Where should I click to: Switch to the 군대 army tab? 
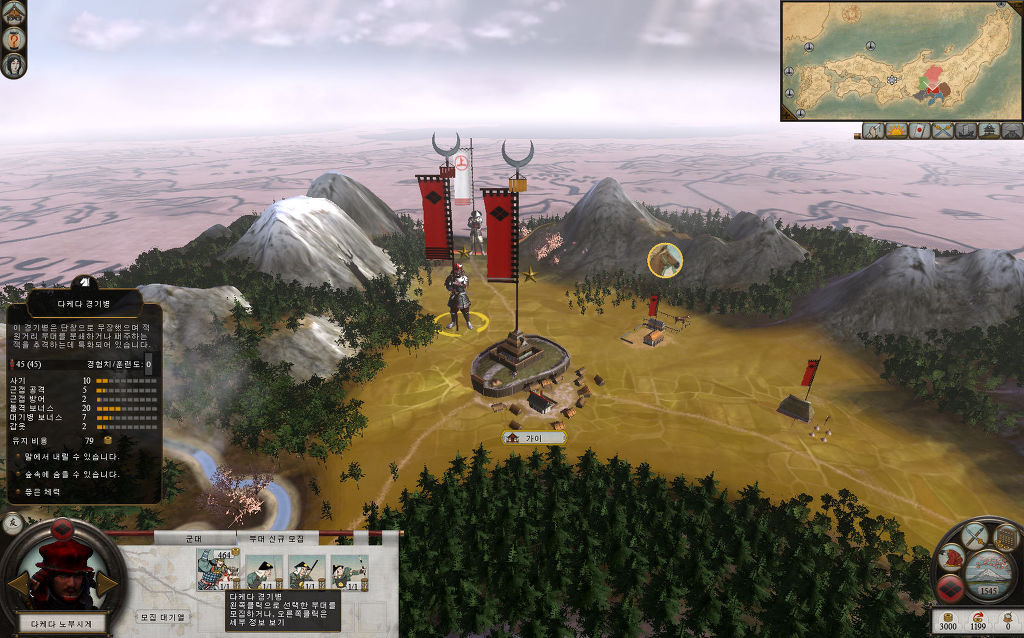click(x=194, y=538)
